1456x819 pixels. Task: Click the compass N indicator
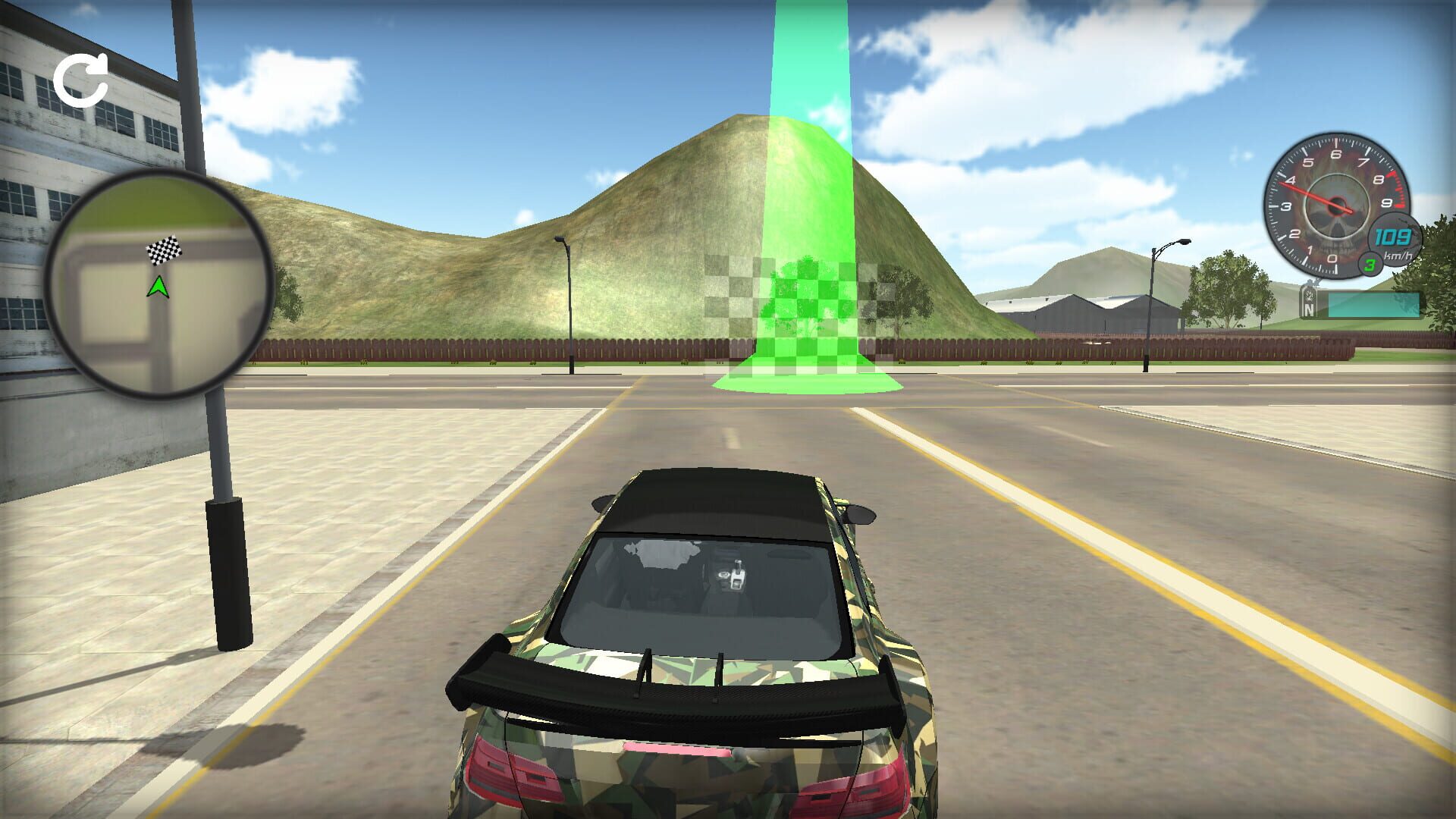[1310, 306]
